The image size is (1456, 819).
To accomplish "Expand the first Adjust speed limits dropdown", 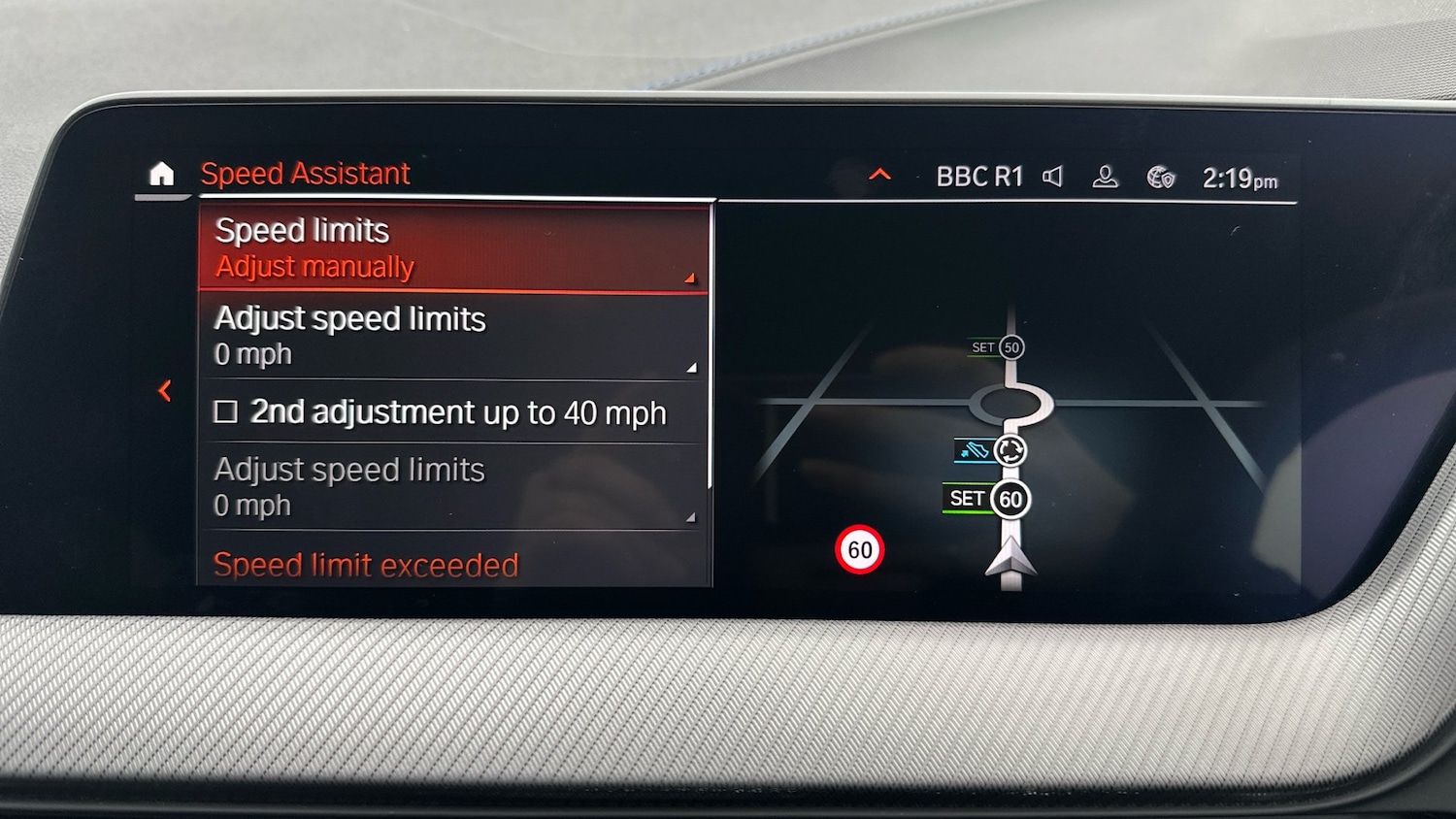I will [451, 335].
